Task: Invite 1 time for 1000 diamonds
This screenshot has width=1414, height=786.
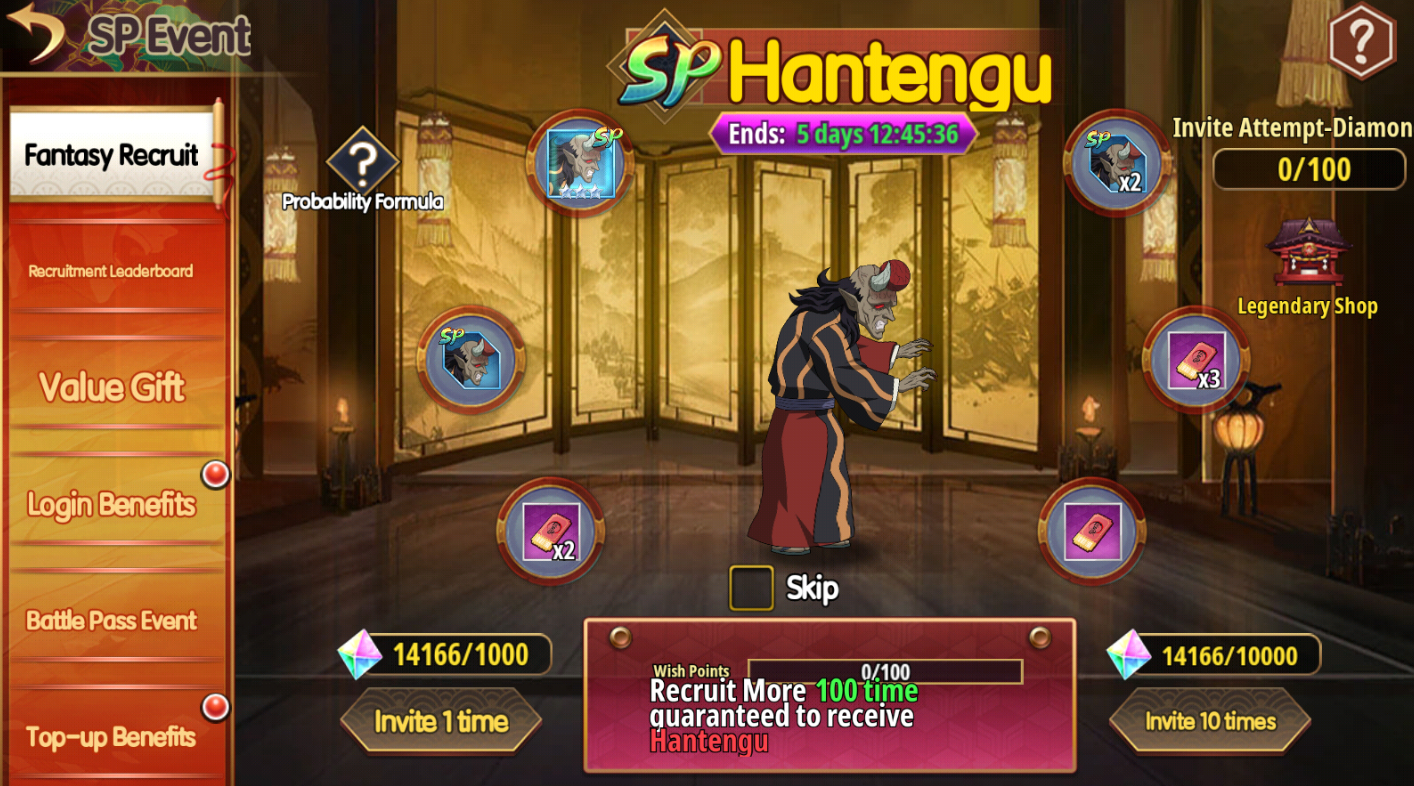Action: 441,721
